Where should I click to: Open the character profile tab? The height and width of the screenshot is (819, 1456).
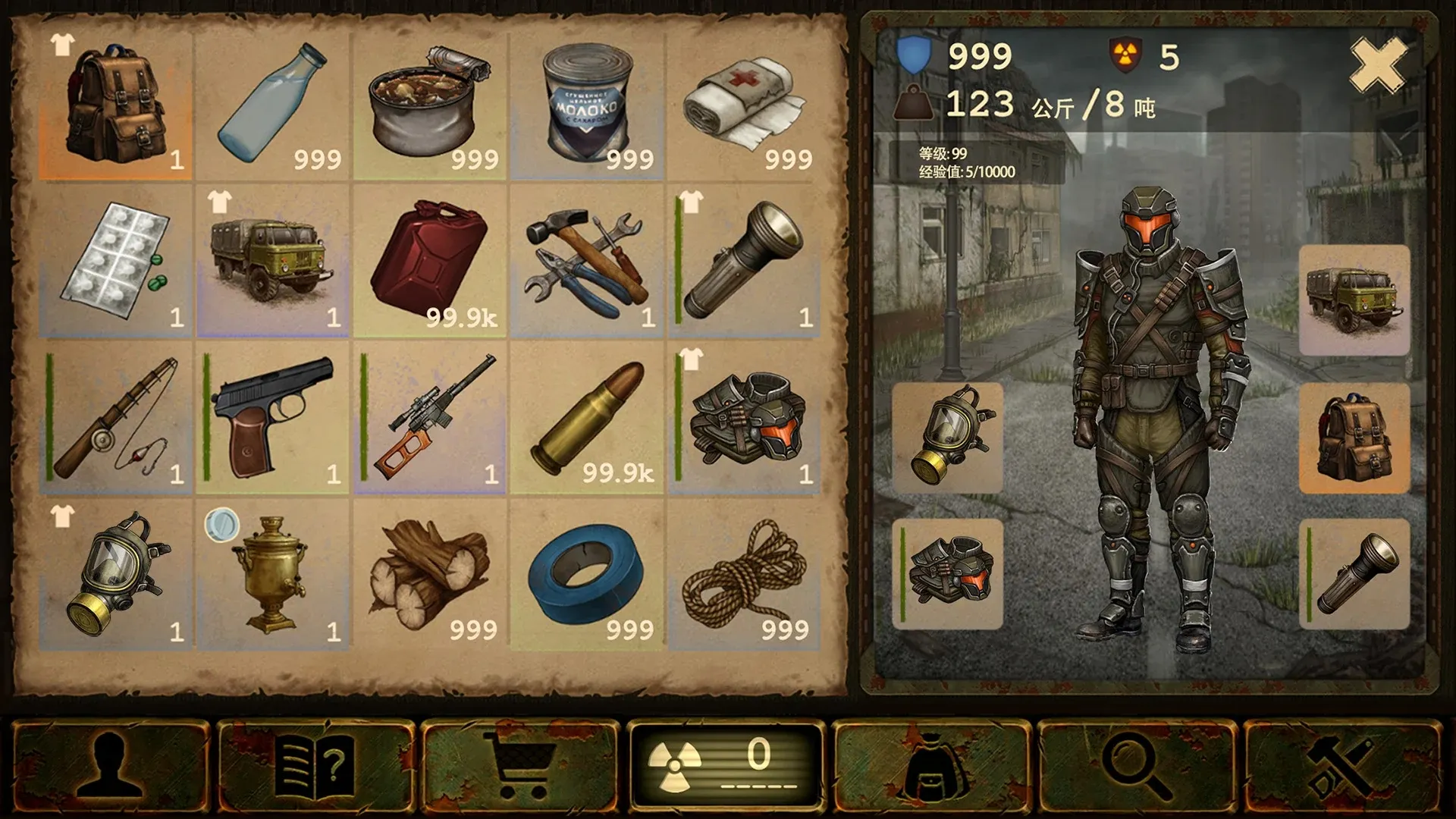pos(111,766)
